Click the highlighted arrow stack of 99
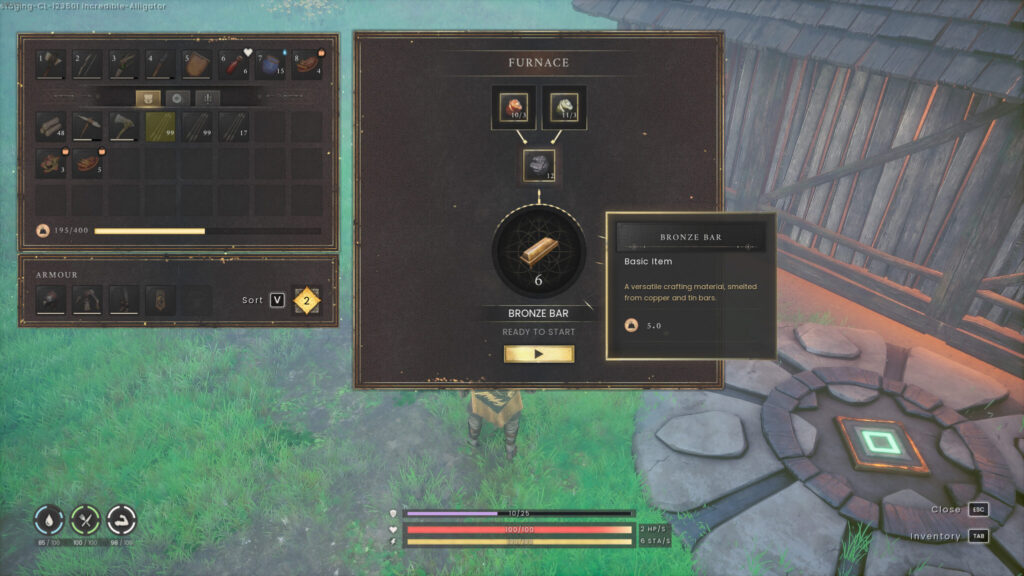 160,126
